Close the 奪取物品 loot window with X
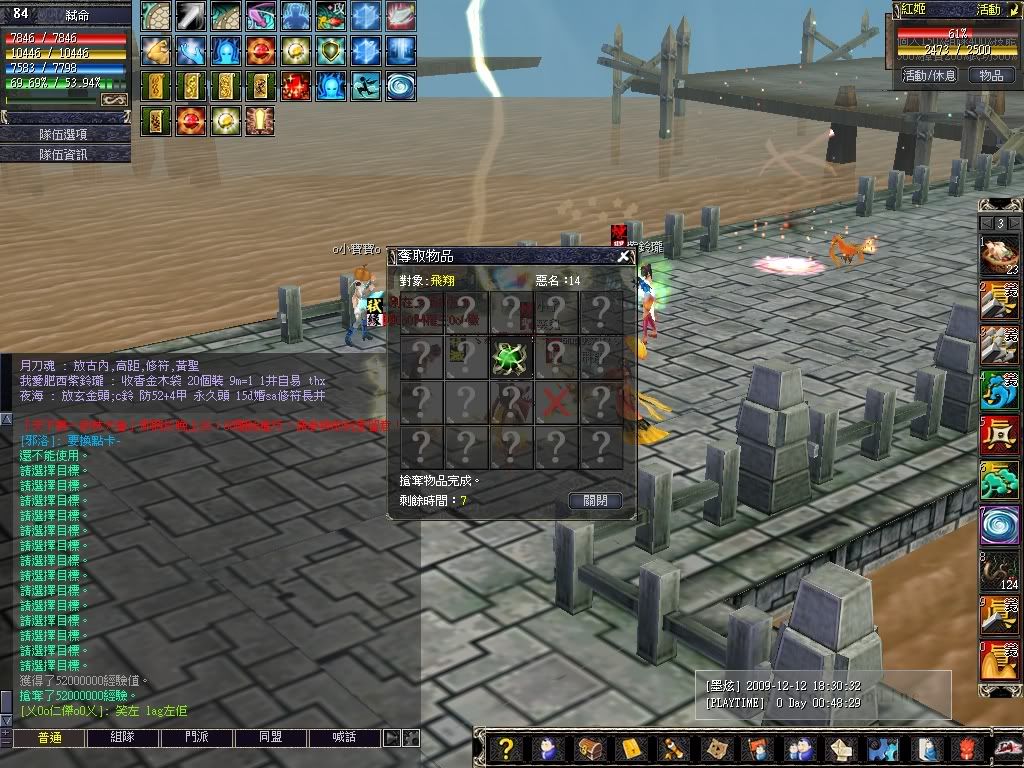The width and height of the screenshot is (1024, 768). click(623, 256)
